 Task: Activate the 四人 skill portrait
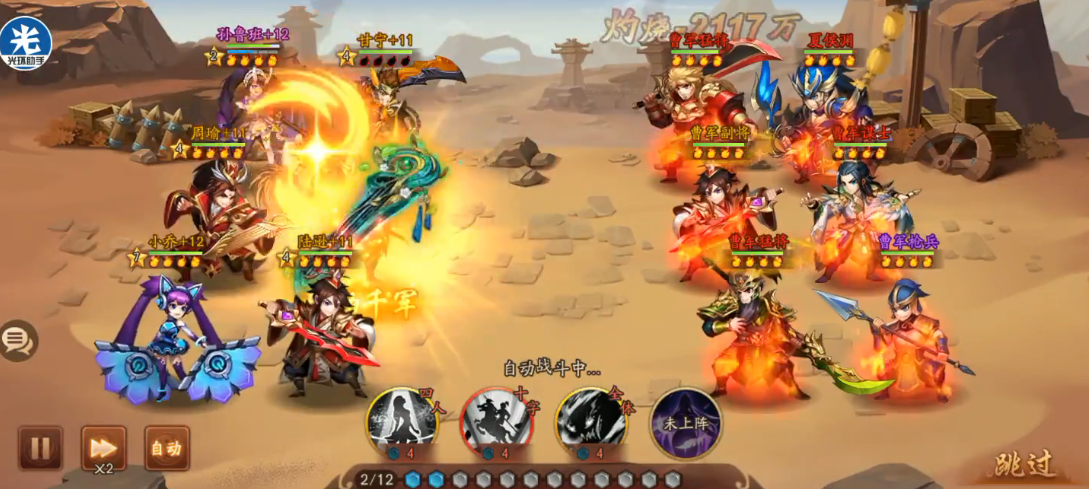click(401, 423)
